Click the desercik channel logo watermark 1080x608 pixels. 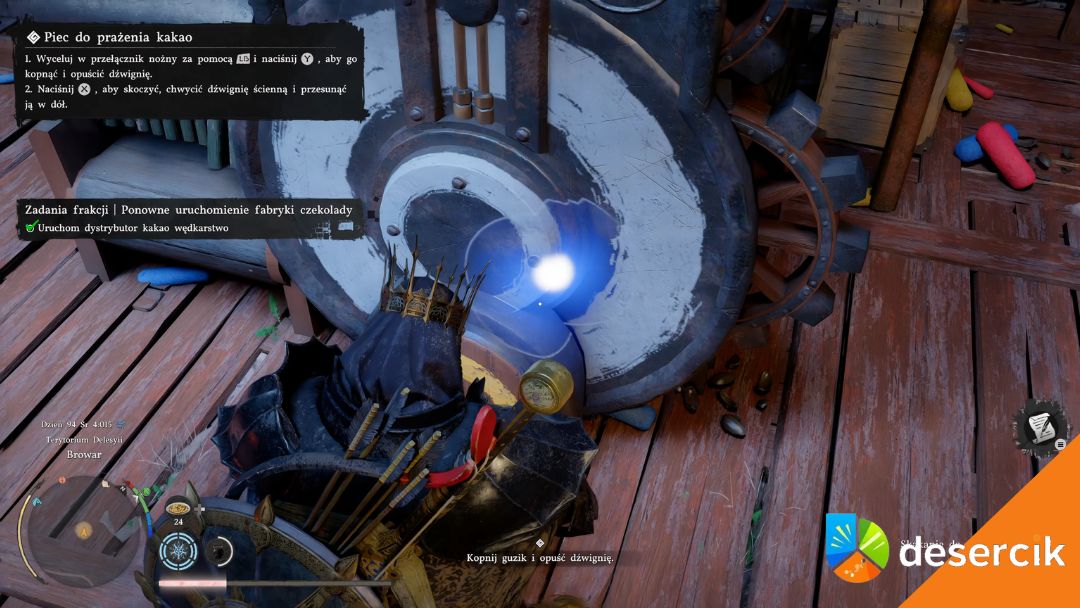(857, 549)
